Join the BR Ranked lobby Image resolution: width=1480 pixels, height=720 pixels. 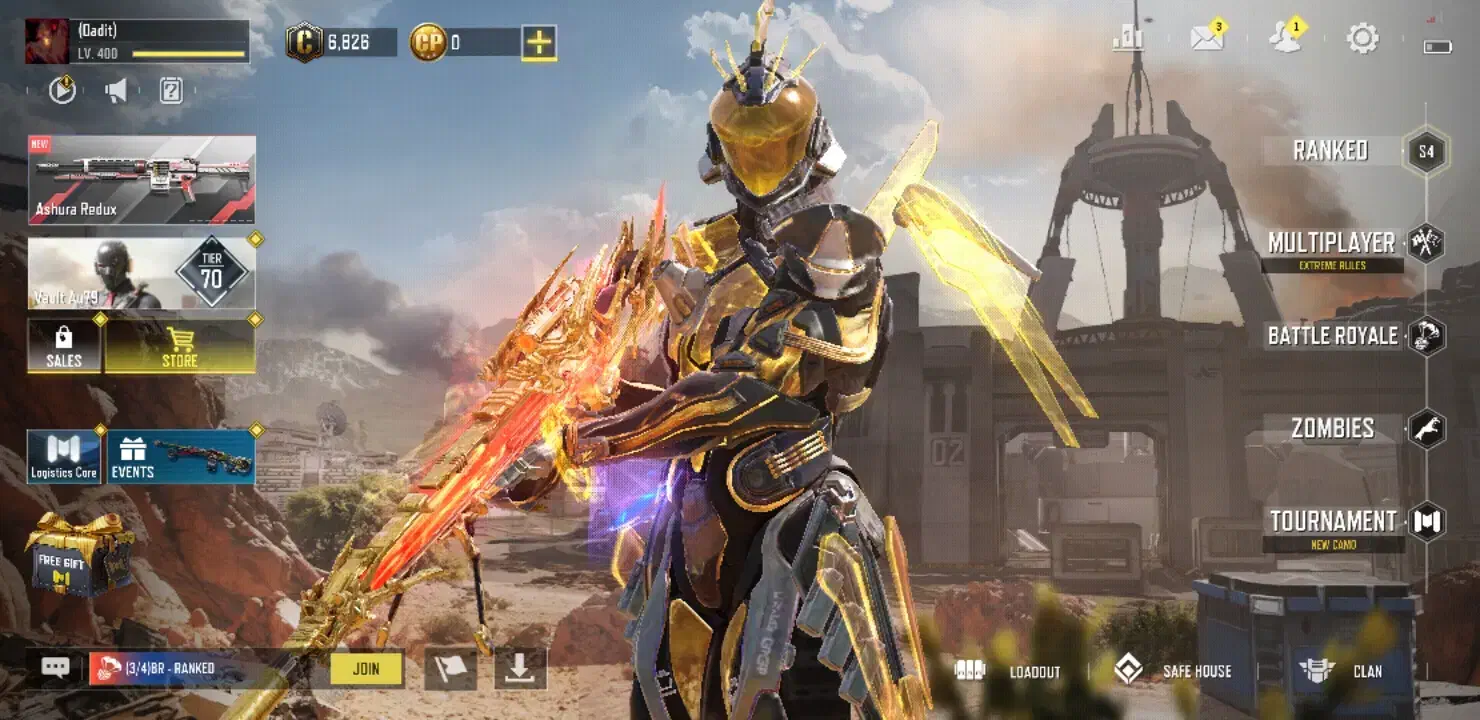[x=366, y=669]
